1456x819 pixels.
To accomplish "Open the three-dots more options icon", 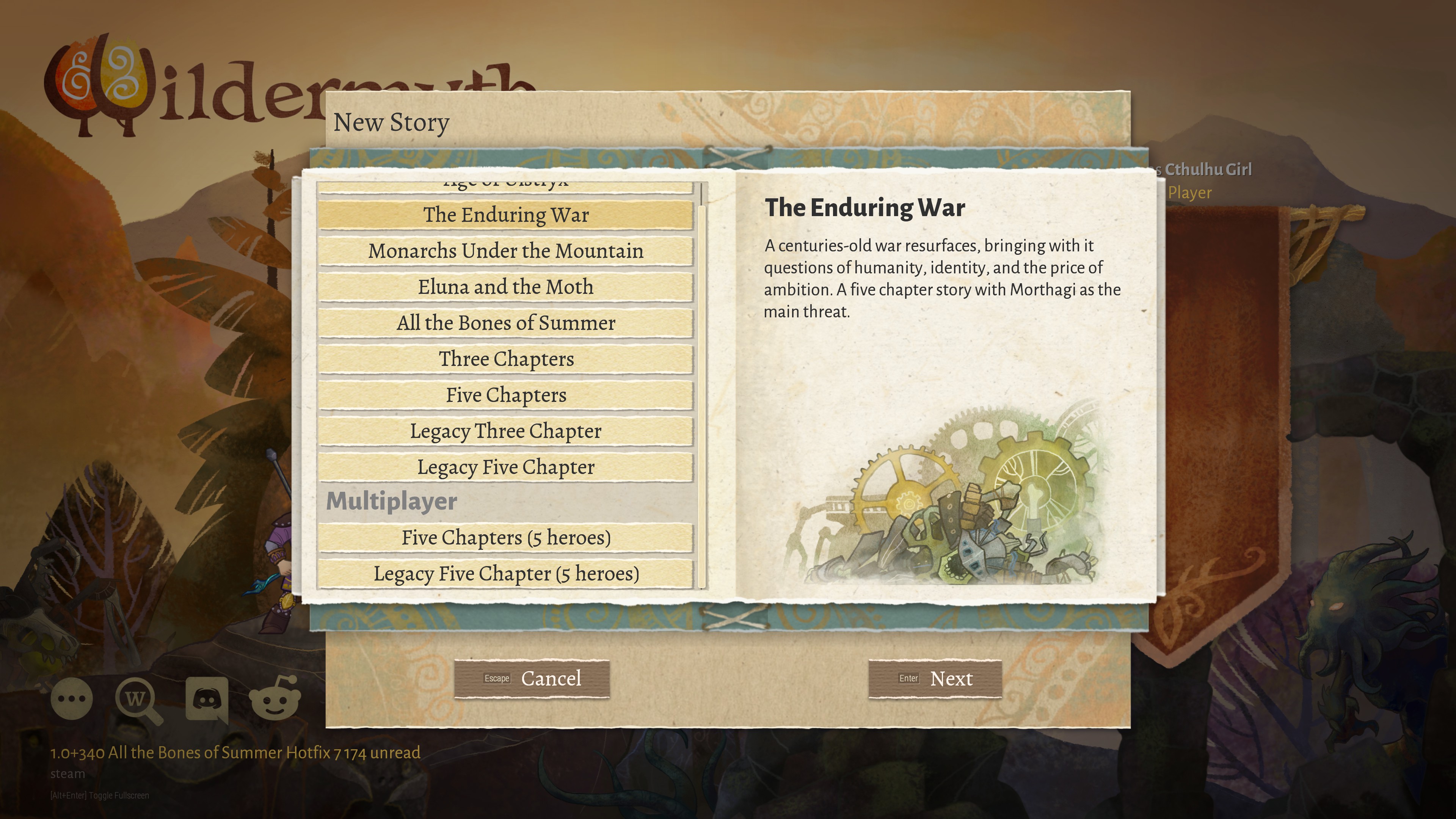I will point(72,699).
